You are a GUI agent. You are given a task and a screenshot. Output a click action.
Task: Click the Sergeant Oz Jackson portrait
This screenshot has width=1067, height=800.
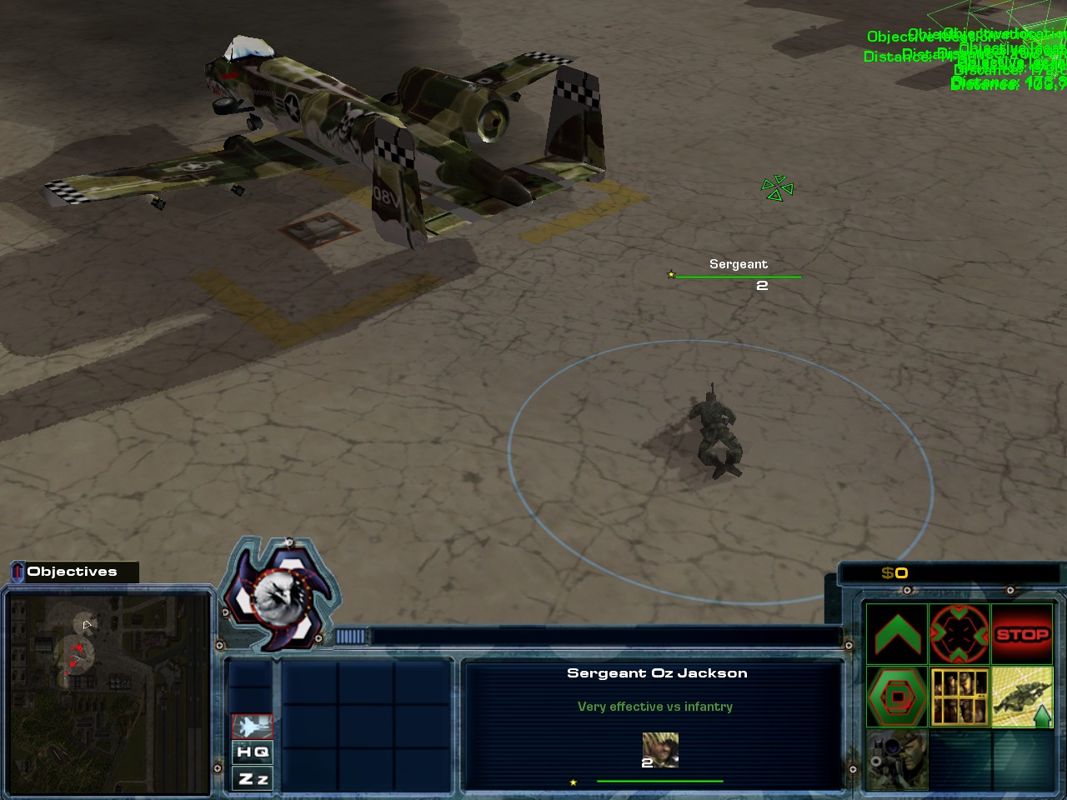pyautogui.click(x=659, y=750)
